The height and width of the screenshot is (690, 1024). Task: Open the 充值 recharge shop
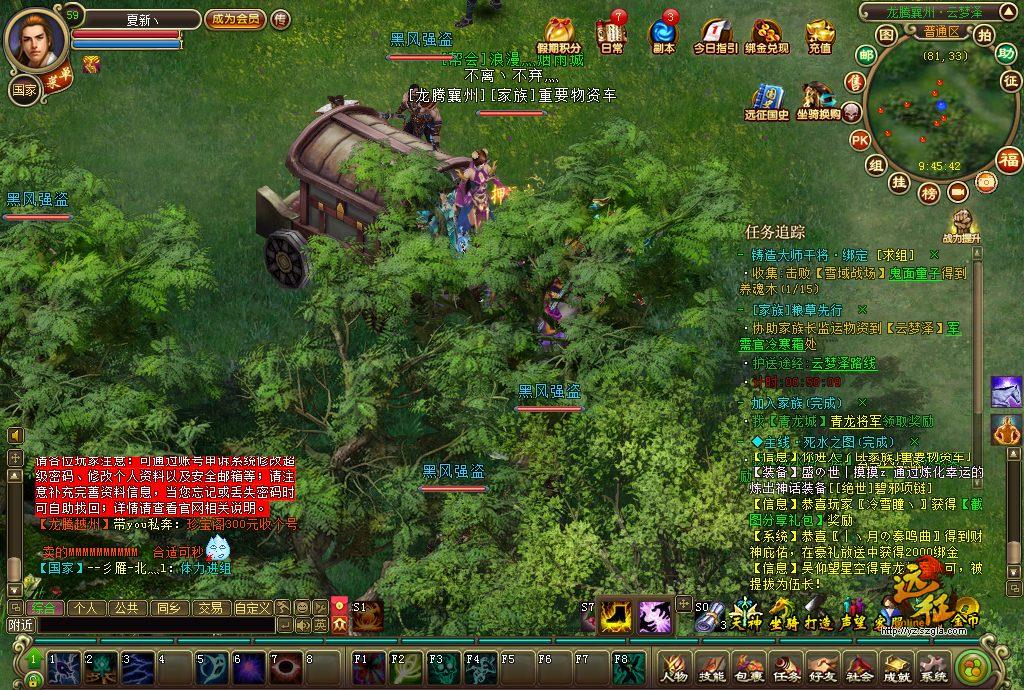820,36
